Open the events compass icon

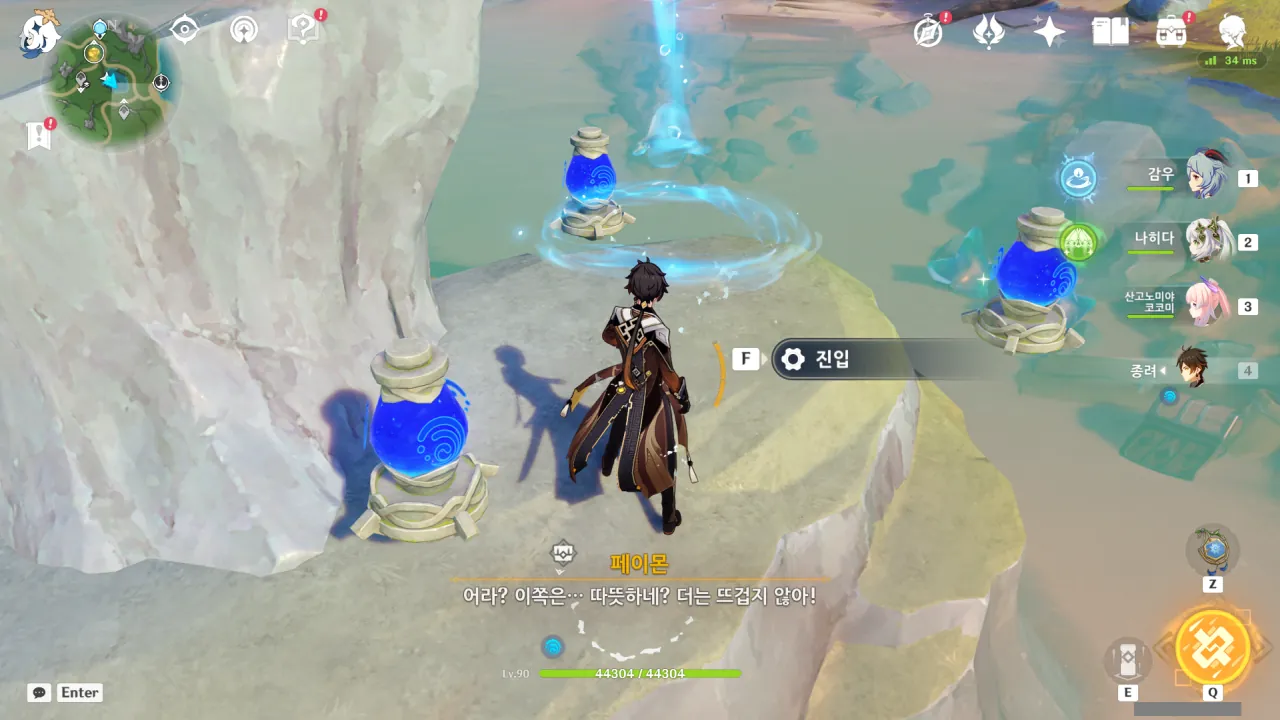point(928,32)
